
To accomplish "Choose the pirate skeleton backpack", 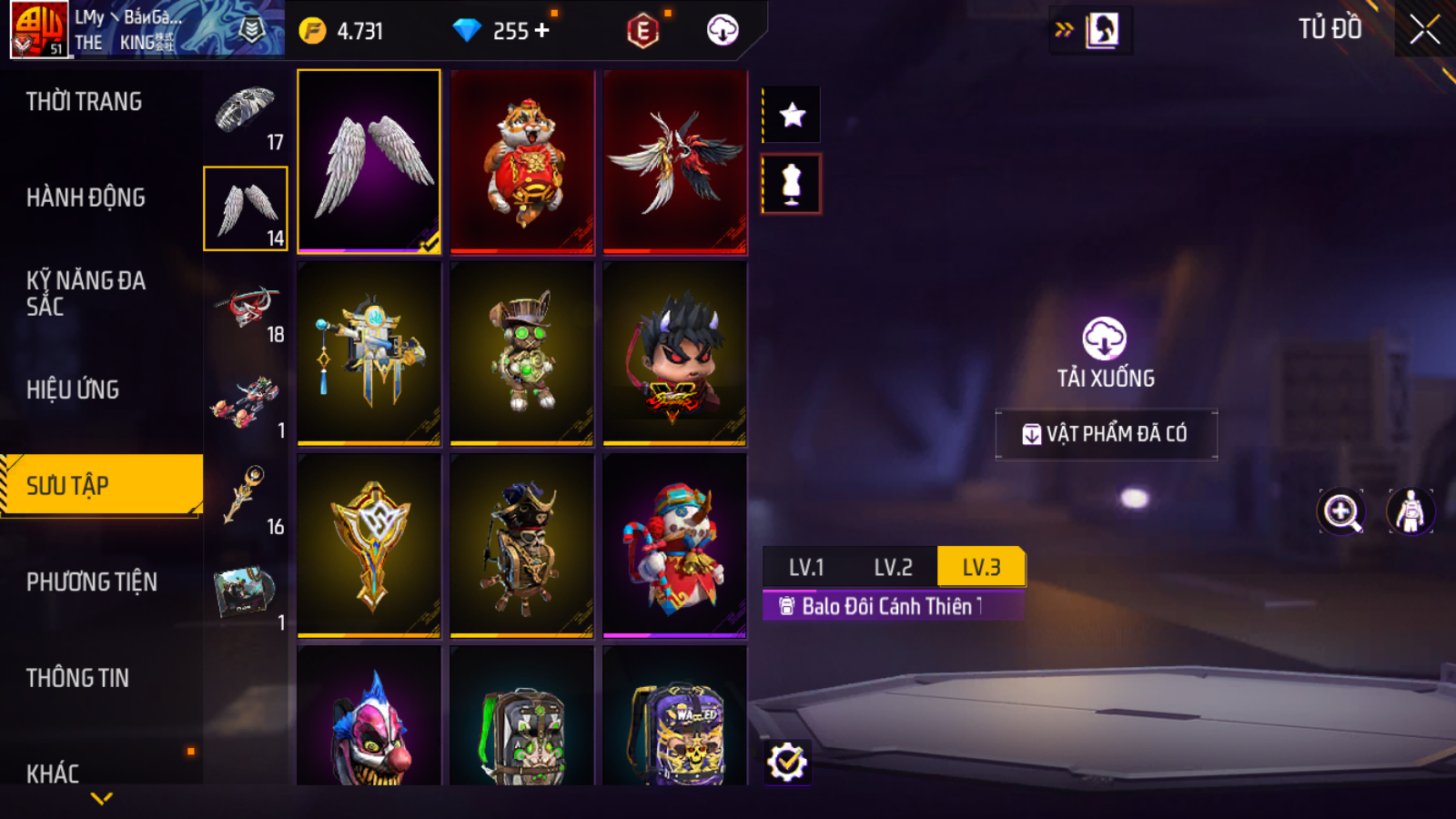I will point(522,545).
